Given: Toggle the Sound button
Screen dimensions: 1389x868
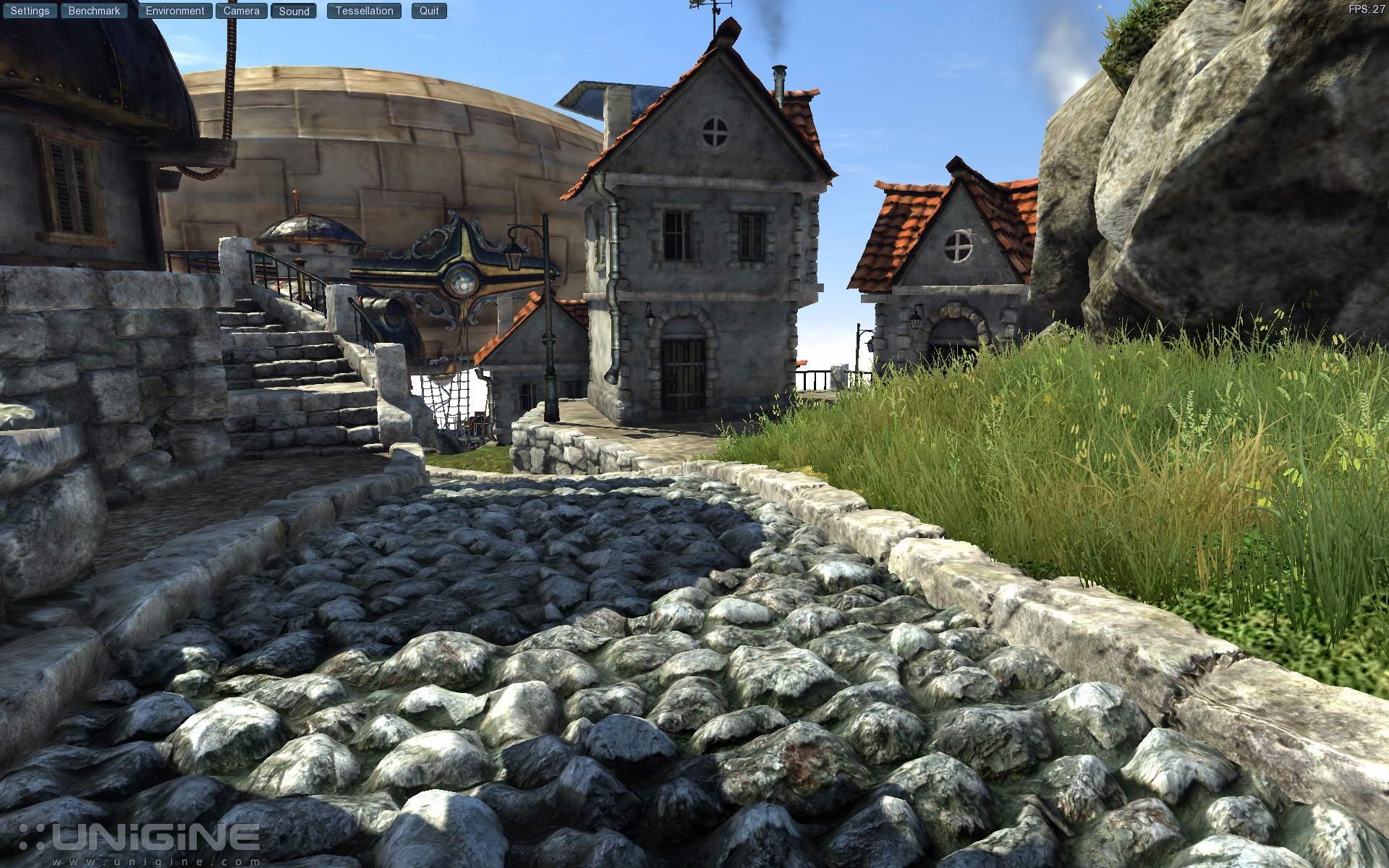Looking at the screenshot, I should pos(294,11).
